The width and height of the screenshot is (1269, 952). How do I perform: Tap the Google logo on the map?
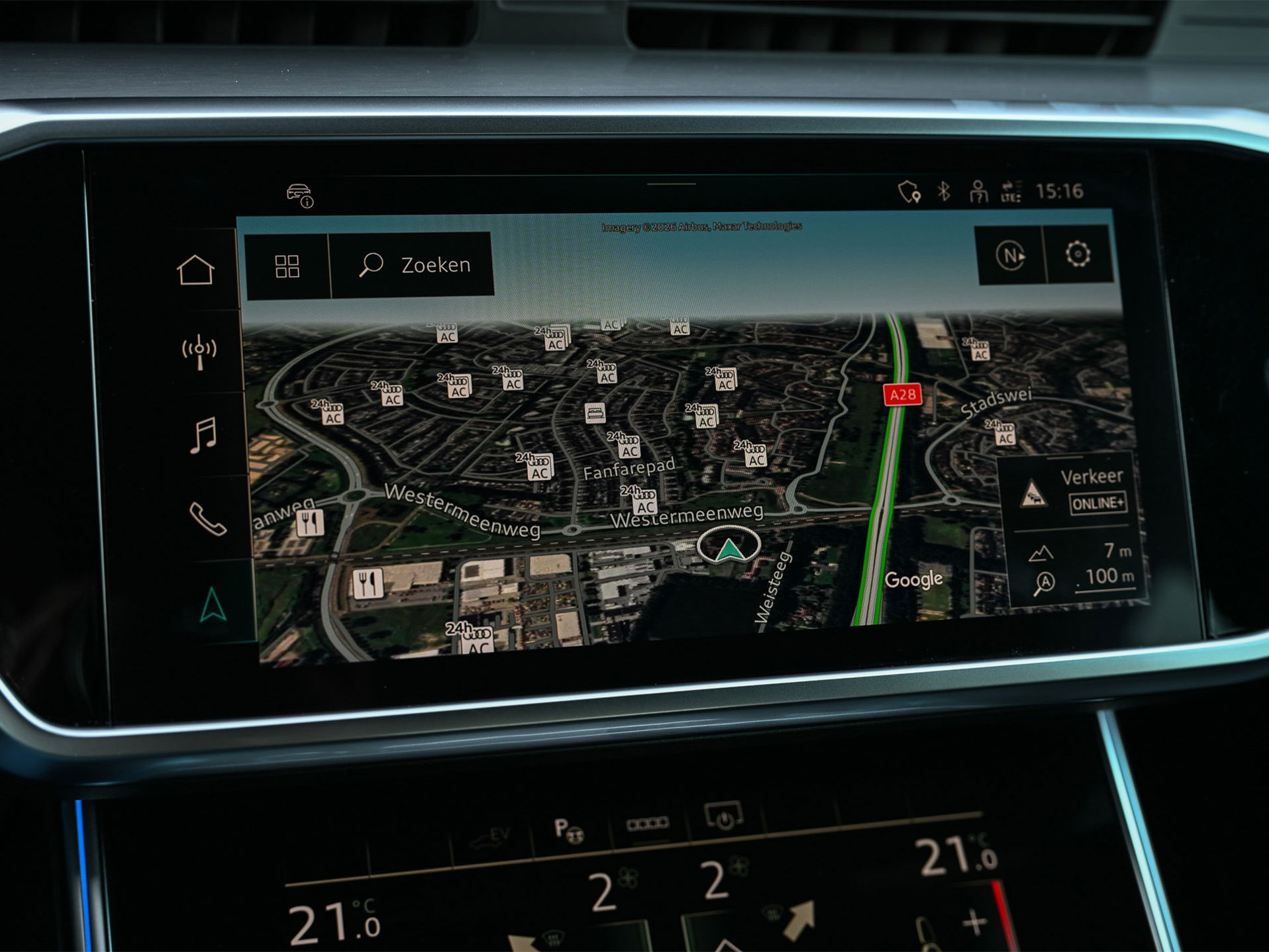915,578
